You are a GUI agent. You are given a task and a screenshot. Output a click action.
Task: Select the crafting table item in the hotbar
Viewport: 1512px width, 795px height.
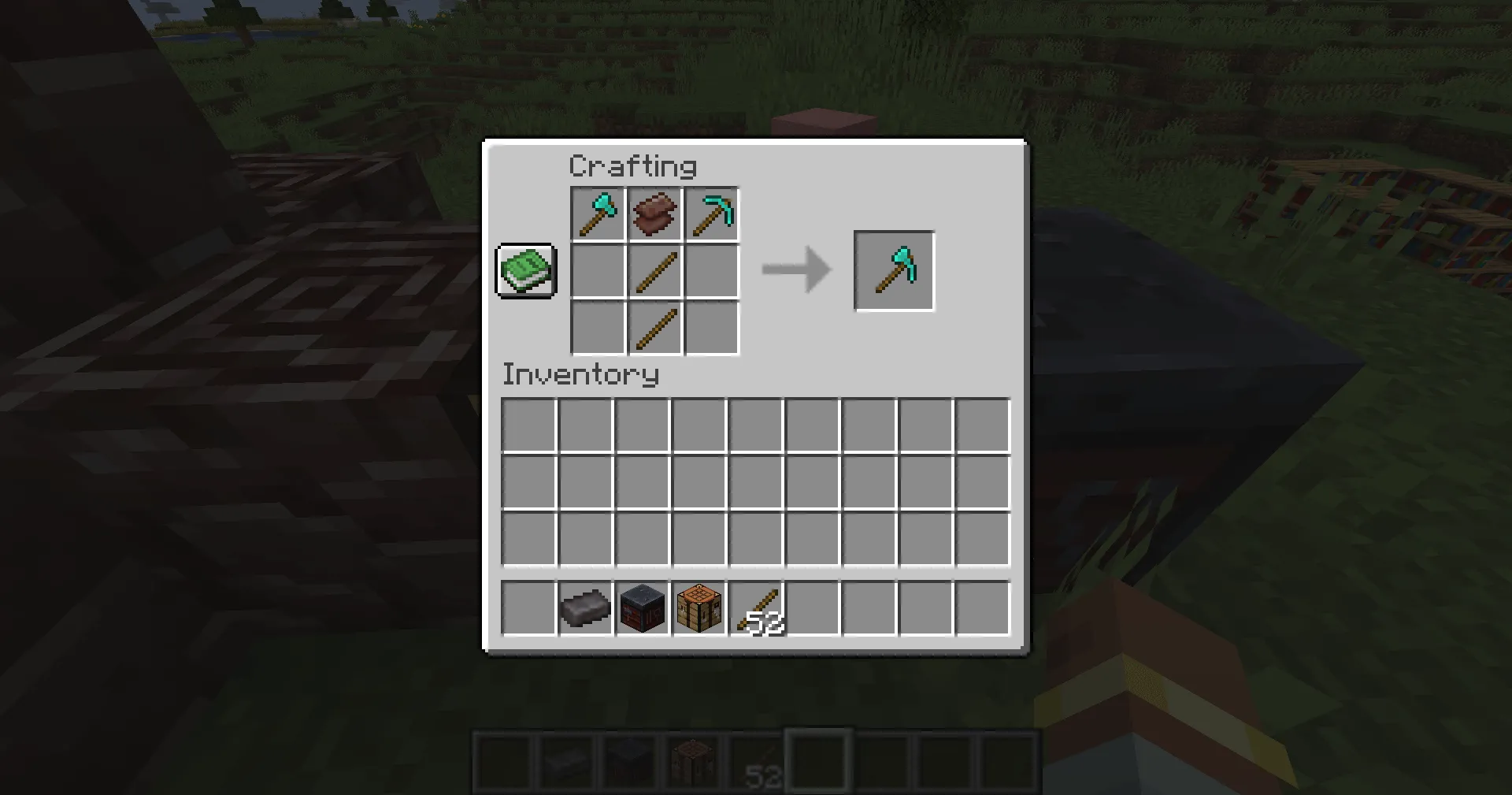[x=699, y=607]
